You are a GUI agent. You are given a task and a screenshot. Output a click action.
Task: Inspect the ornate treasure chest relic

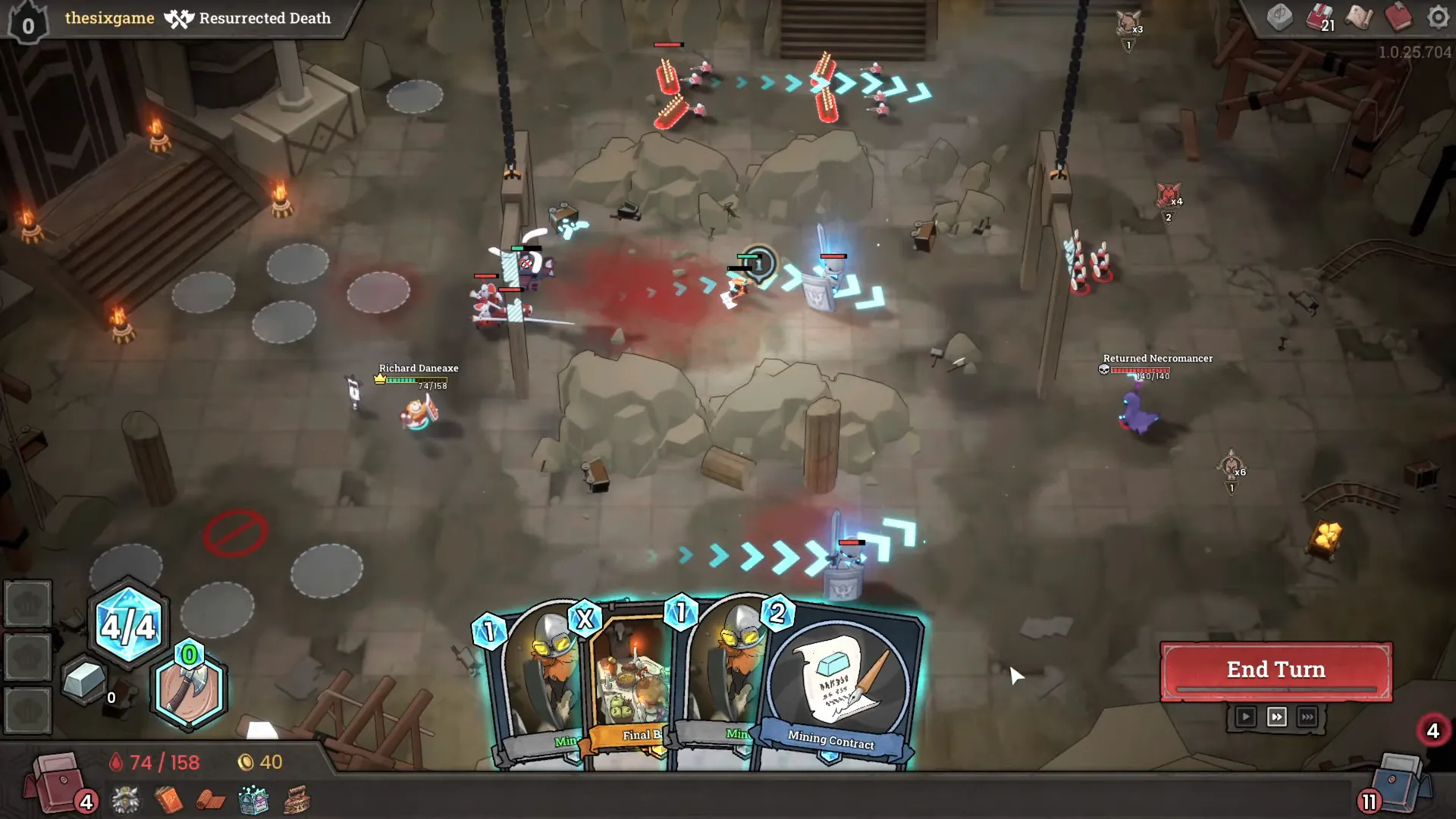297,800
